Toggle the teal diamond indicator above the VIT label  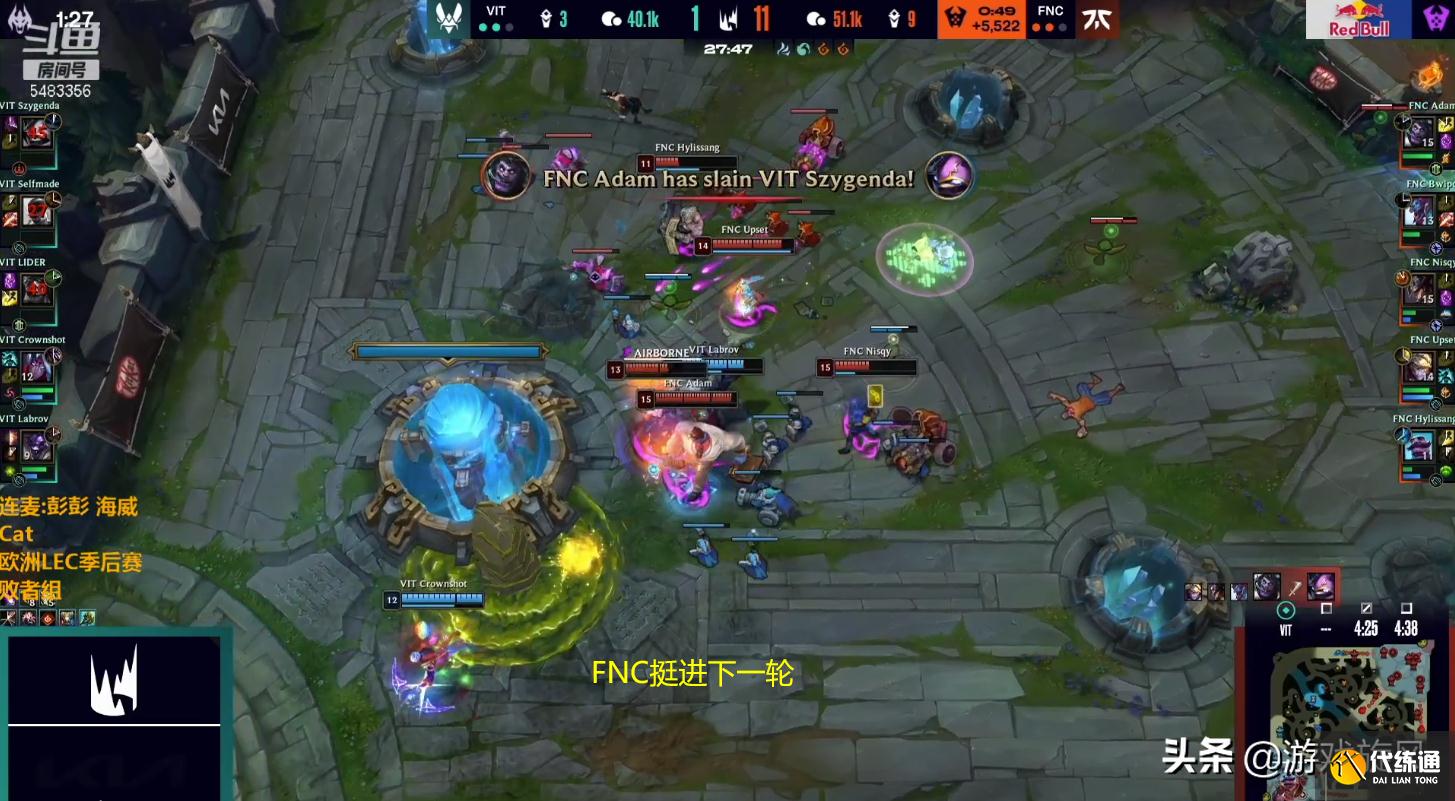coord(1288,608)
